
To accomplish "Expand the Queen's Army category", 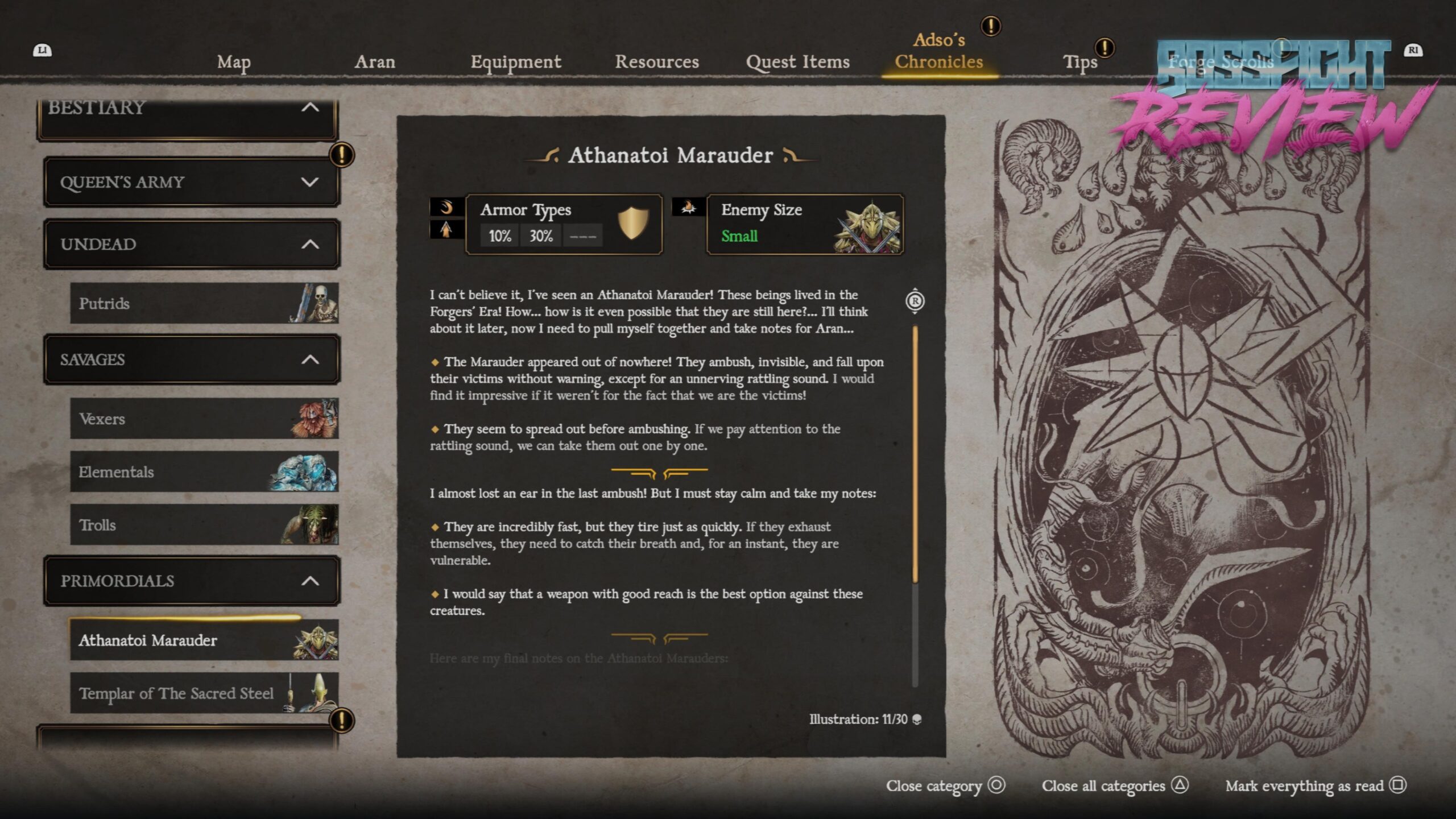I will point(191,182).
